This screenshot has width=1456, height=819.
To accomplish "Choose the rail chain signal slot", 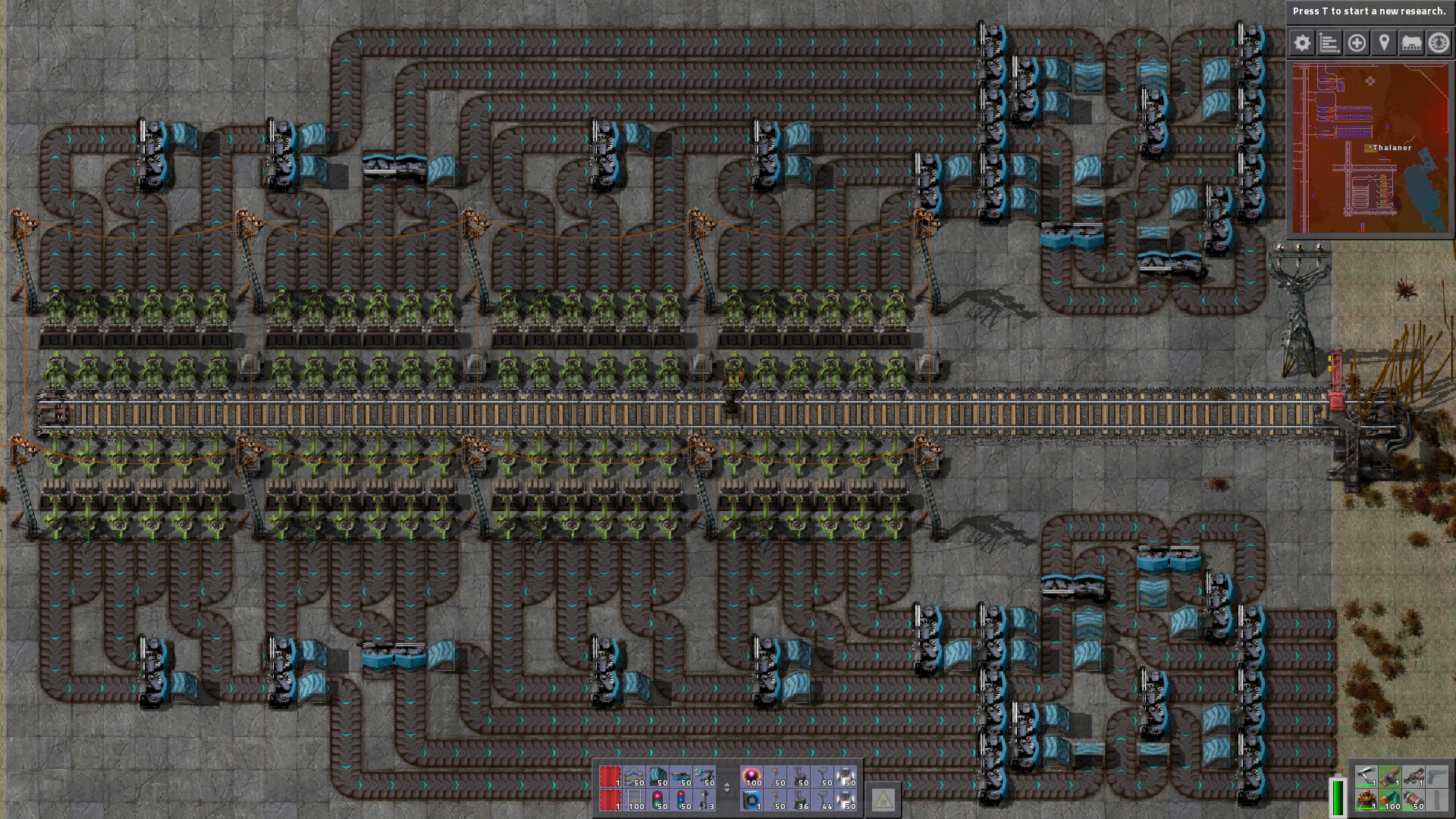I will pos(681,800).
